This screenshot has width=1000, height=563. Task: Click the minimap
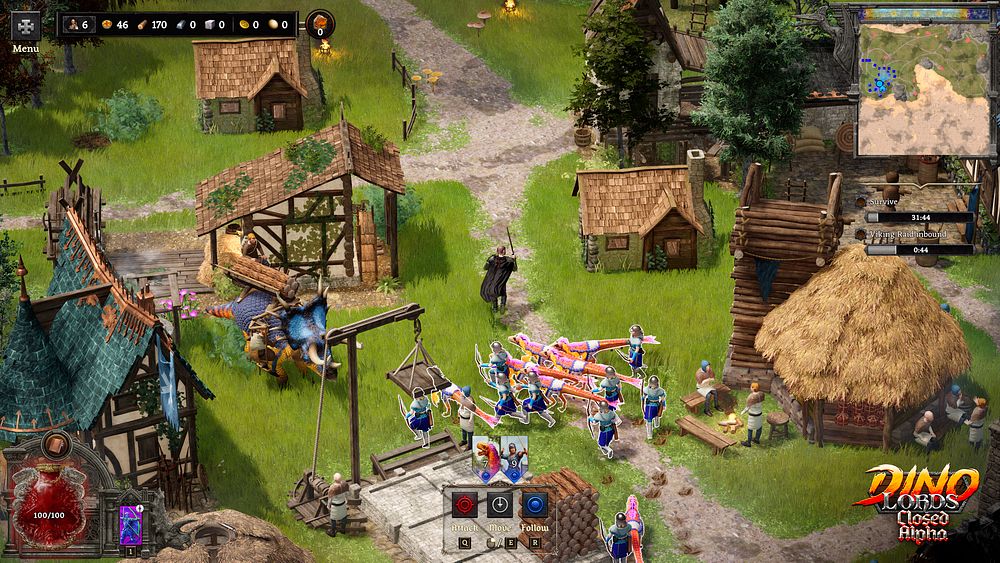pyautogui.click(x=920, y=89)
